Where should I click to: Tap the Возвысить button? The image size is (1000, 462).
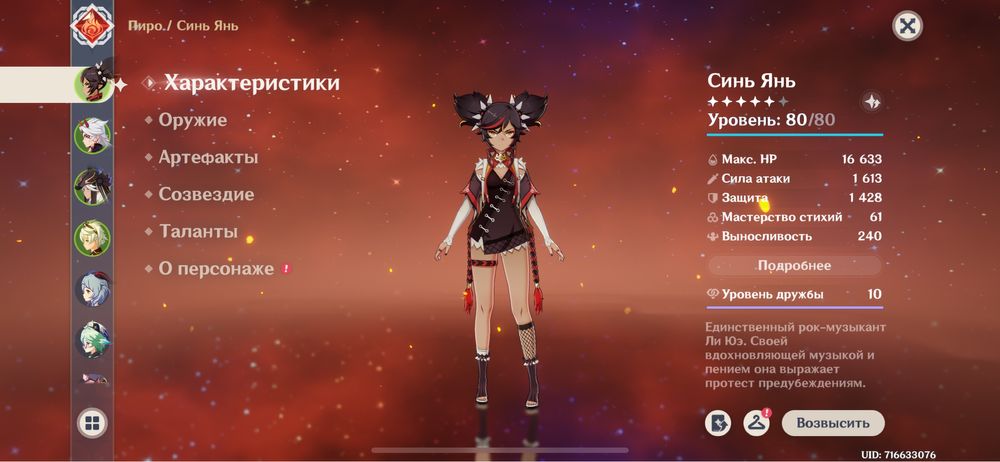click(x=832, y=423)
